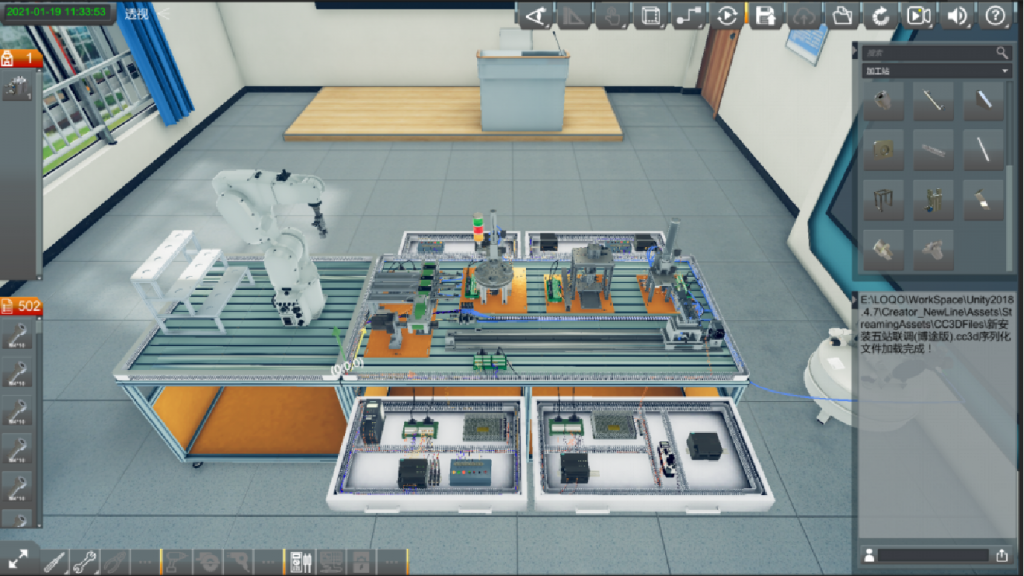Toggle the sound speaker button
This screenshot has width=1024, height=576.
[957, 15]
